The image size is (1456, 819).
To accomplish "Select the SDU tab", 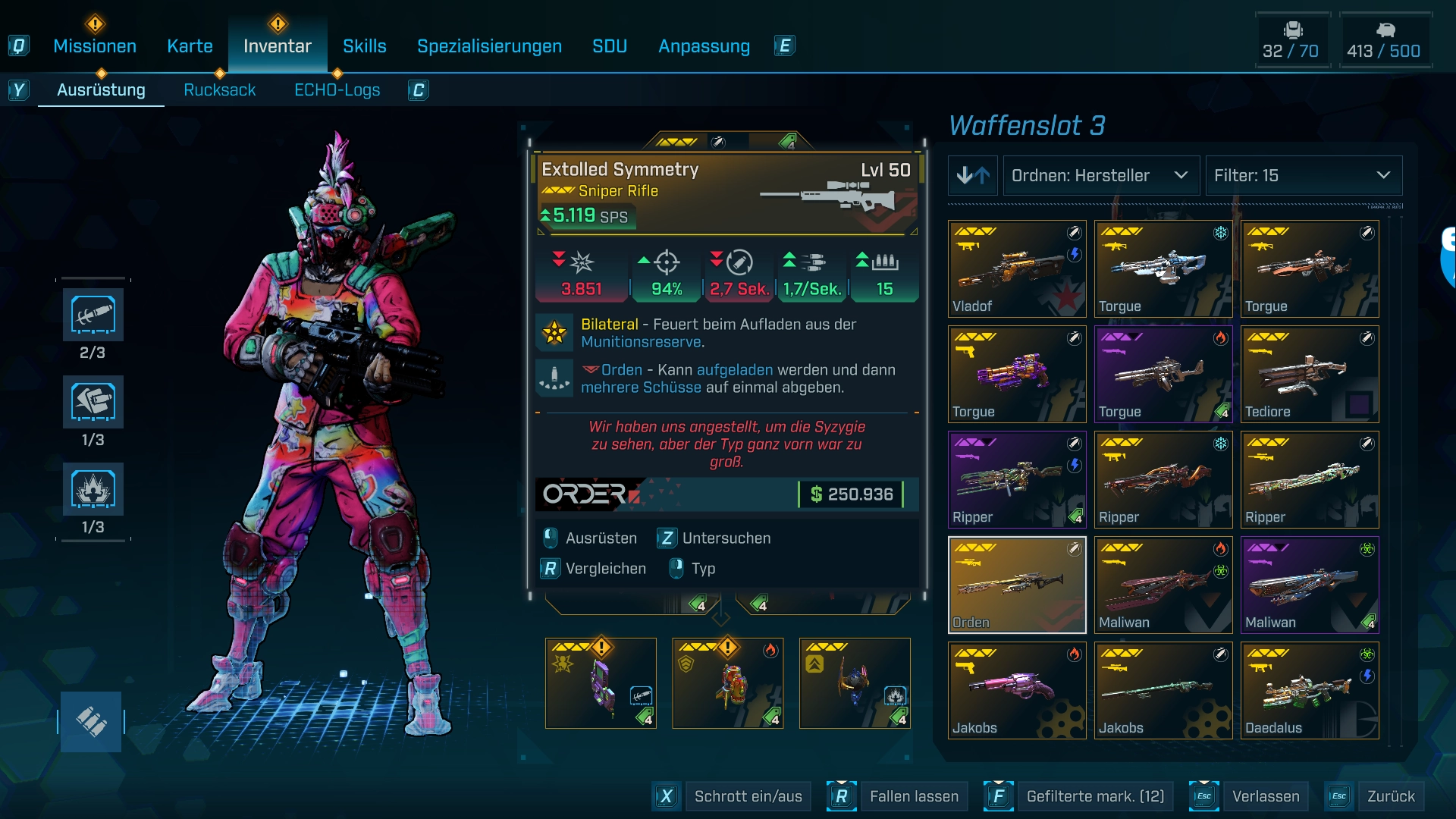I will 609,46.
